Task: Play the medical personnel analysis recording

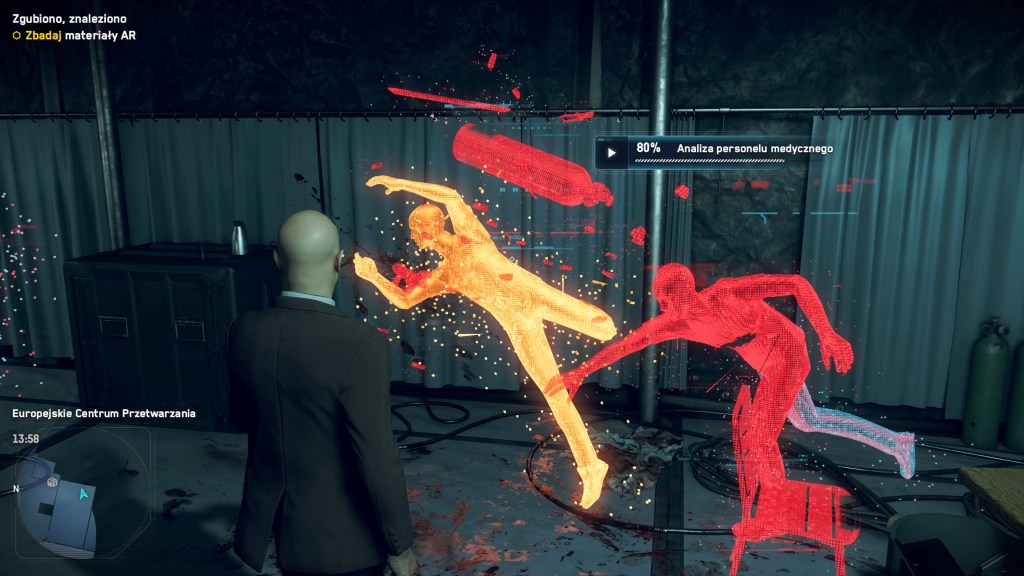Action: coord(611,153)
